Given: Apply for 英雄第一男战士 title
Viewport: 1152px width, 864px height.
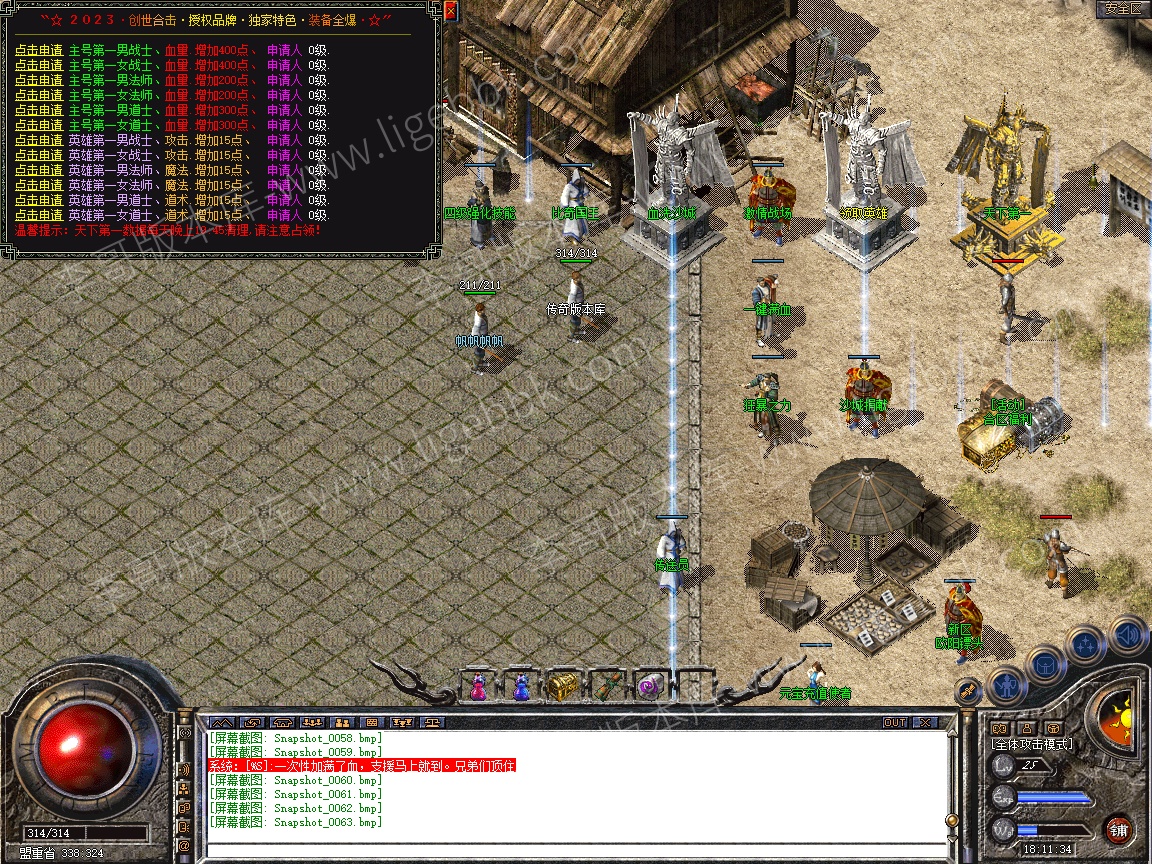Looking at the screenshot, I should pos(39,140).
